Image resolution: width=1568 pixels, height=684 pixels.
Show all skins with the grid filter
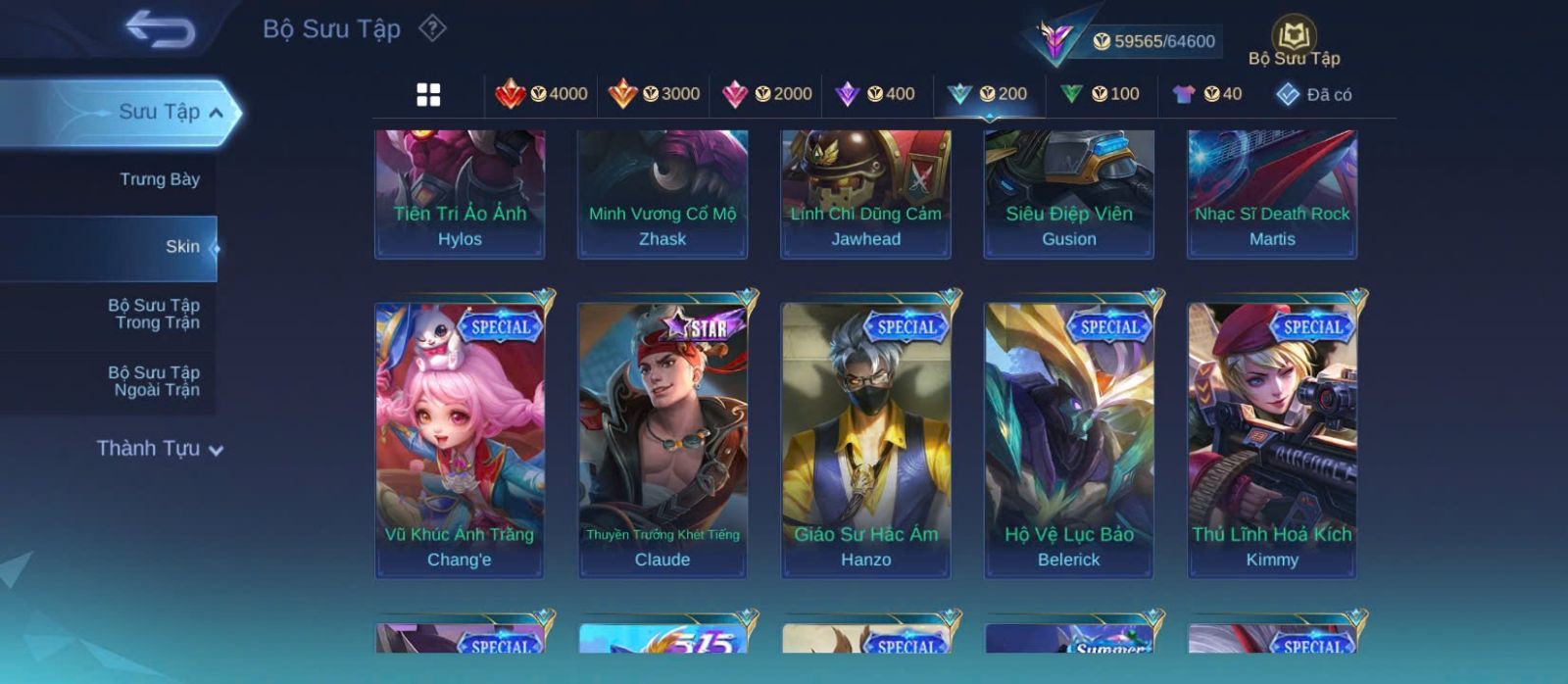click(428, 94)
